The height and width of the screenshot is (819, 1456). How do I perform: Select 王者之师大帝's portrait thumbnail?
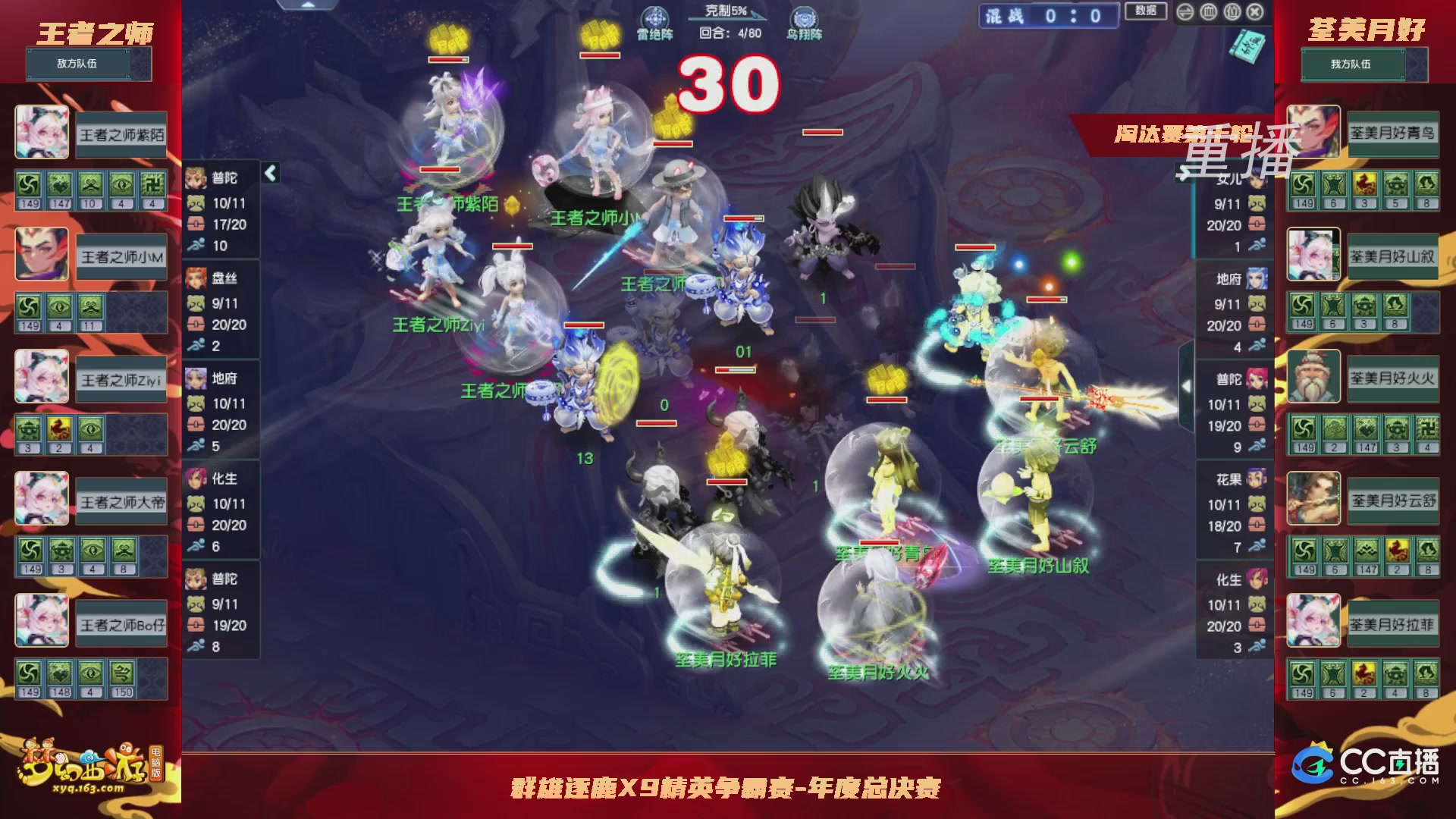(41, 499)
